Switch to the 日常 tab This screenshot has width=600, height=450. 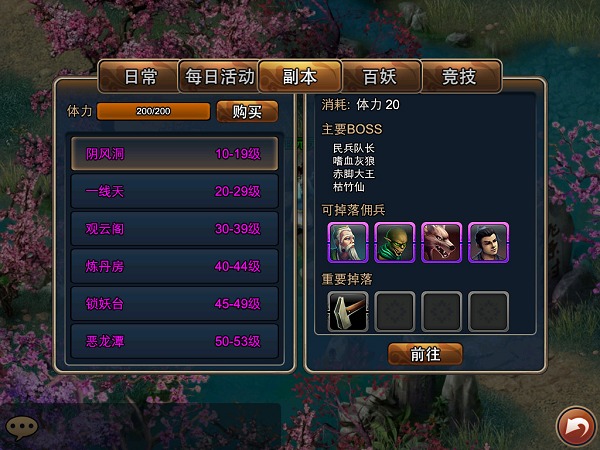pos(140,77)
